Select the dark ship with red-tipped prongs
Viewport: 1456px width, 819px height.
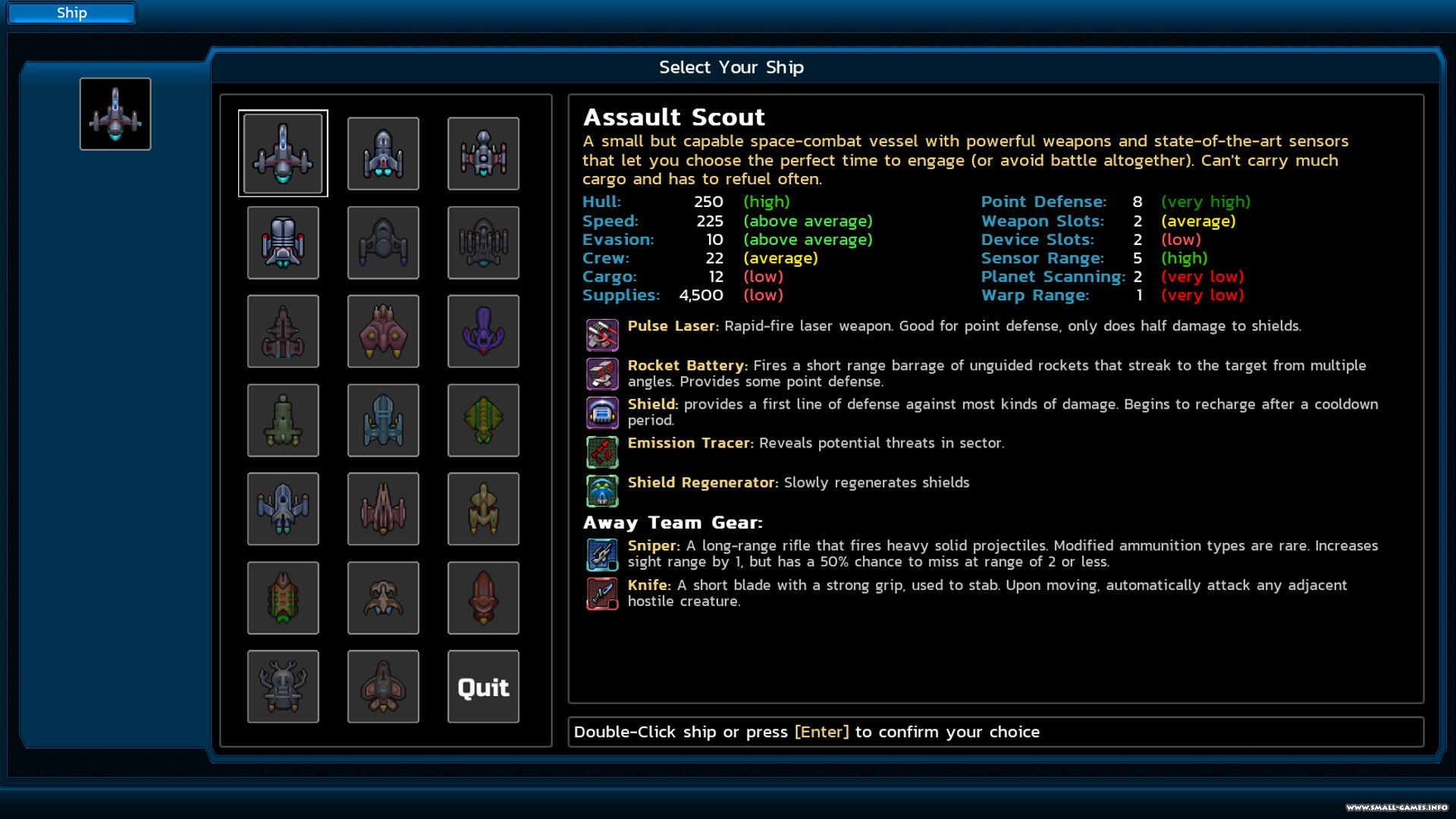coord(483,243)
